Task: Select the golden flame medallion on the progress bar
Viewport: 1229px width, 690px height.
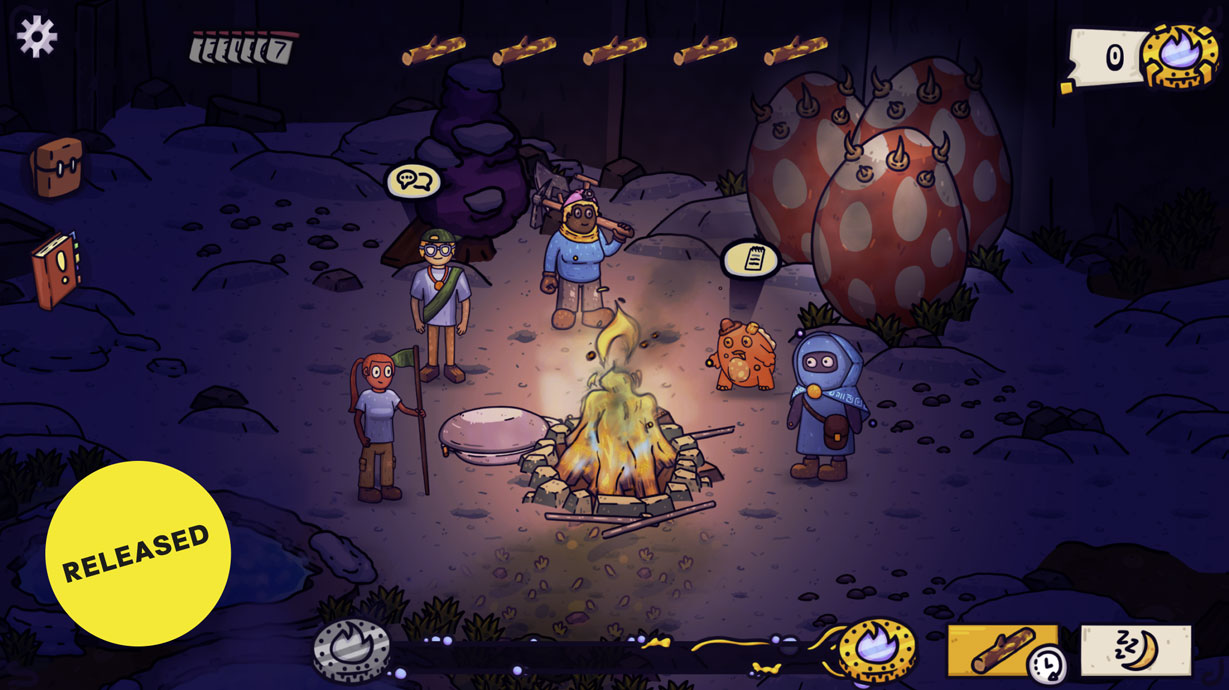Action: [x=877, y=651]
